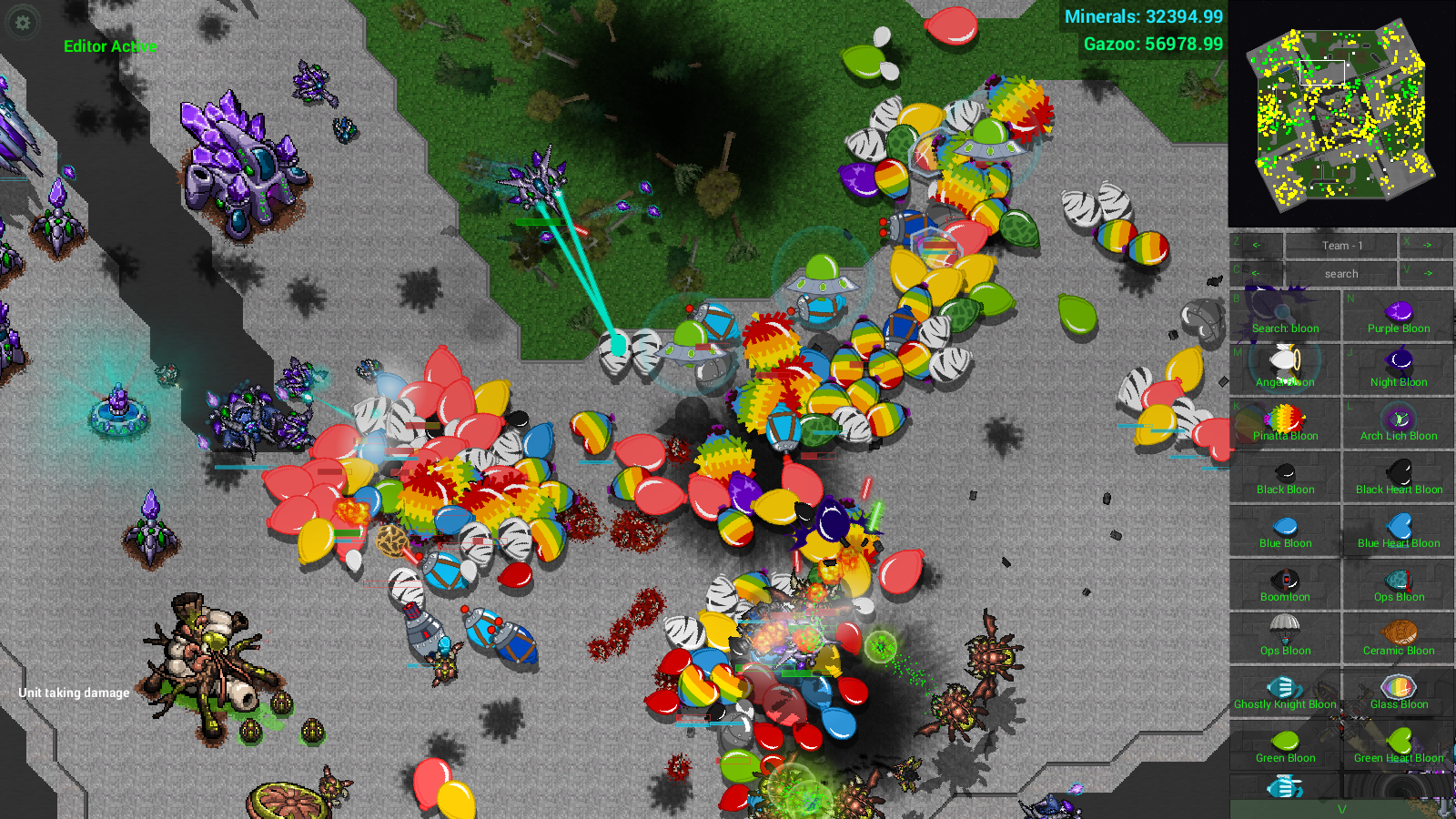Switch to the next team with right arrow
1456x819 pixels.
(x=1427, y=246)
